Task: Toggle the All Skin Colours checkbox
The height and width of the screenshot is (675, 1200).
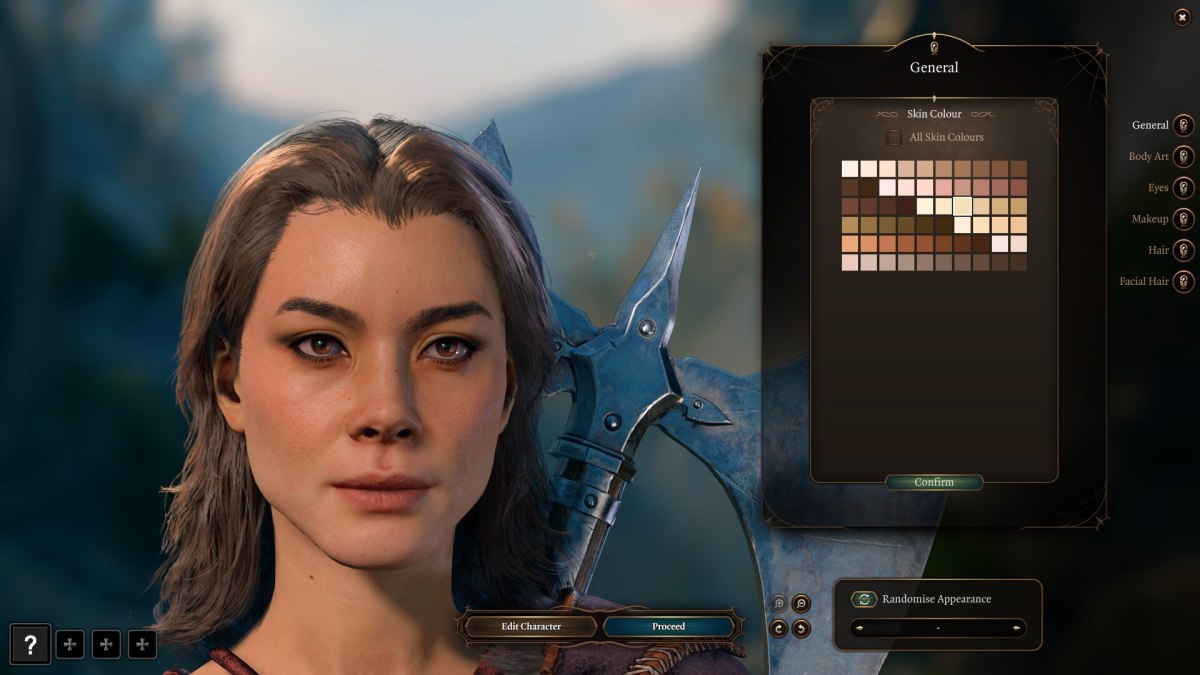Action: click(894, 137)
